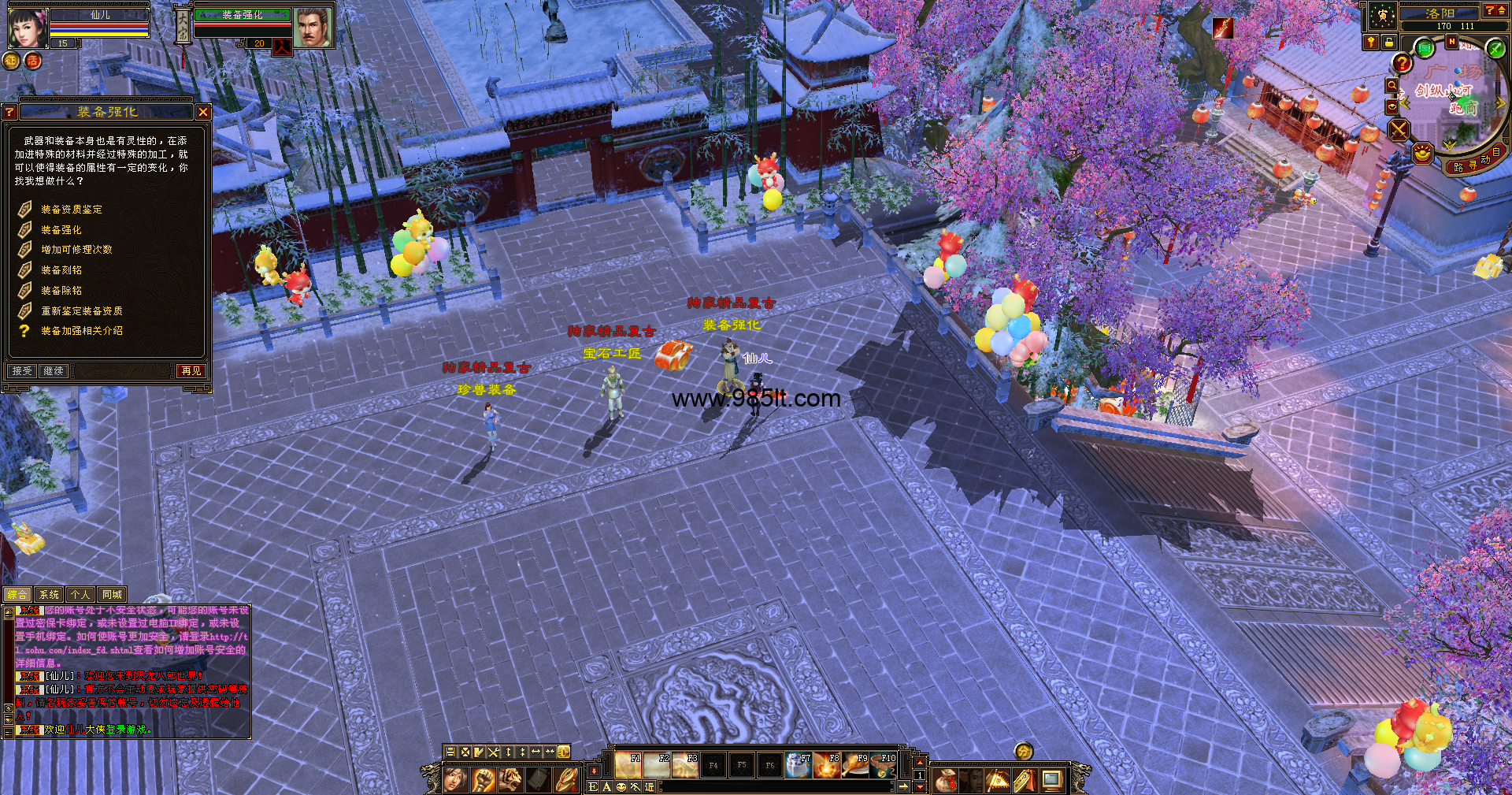Click the round 征 button under portrait
1512x795 pixels.
pyautogui.click(x=12, y=61)
